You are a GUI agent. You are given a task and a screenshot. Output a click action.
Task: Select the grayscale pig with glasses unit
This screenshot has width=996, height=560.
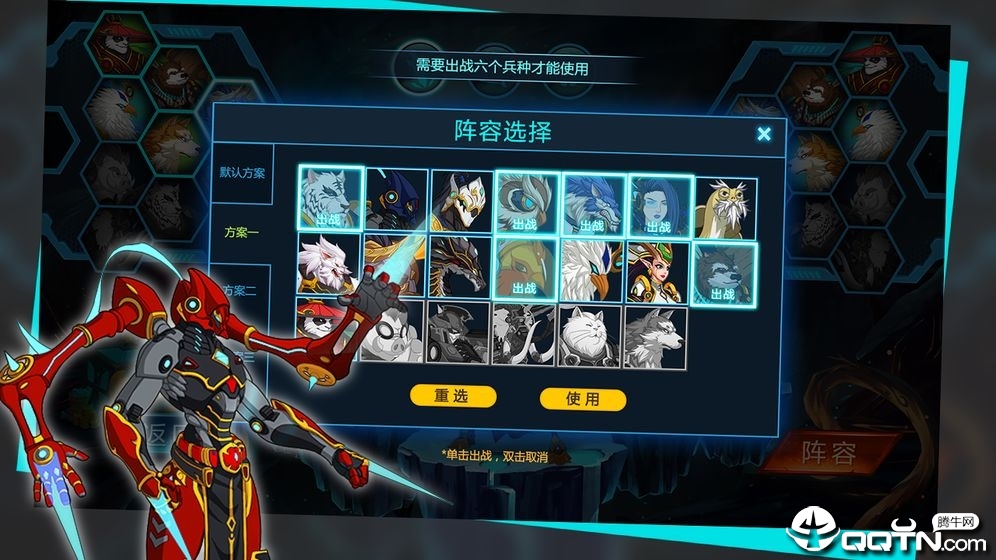[x=392, y=332]
